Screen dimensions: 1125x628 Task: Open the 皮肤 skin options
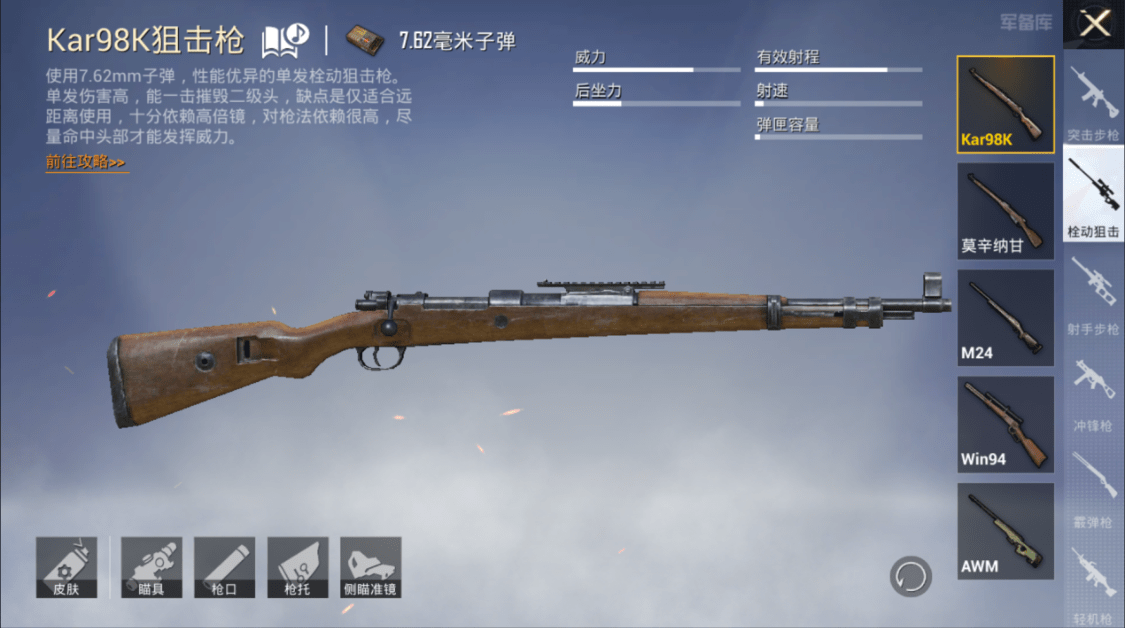pos(66,567)
